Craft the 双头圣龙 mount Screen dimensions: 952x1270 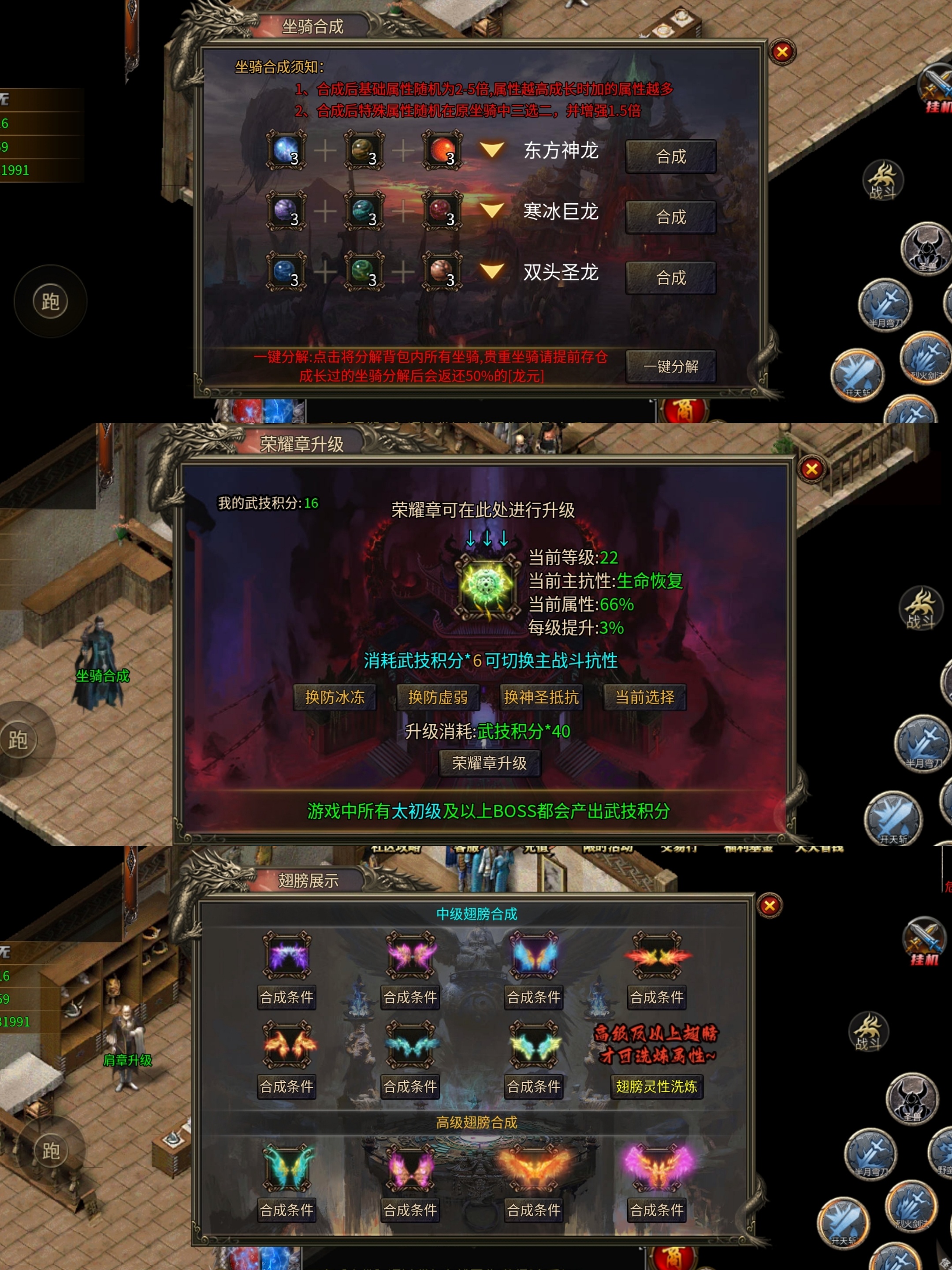click(x=670, y=278)
